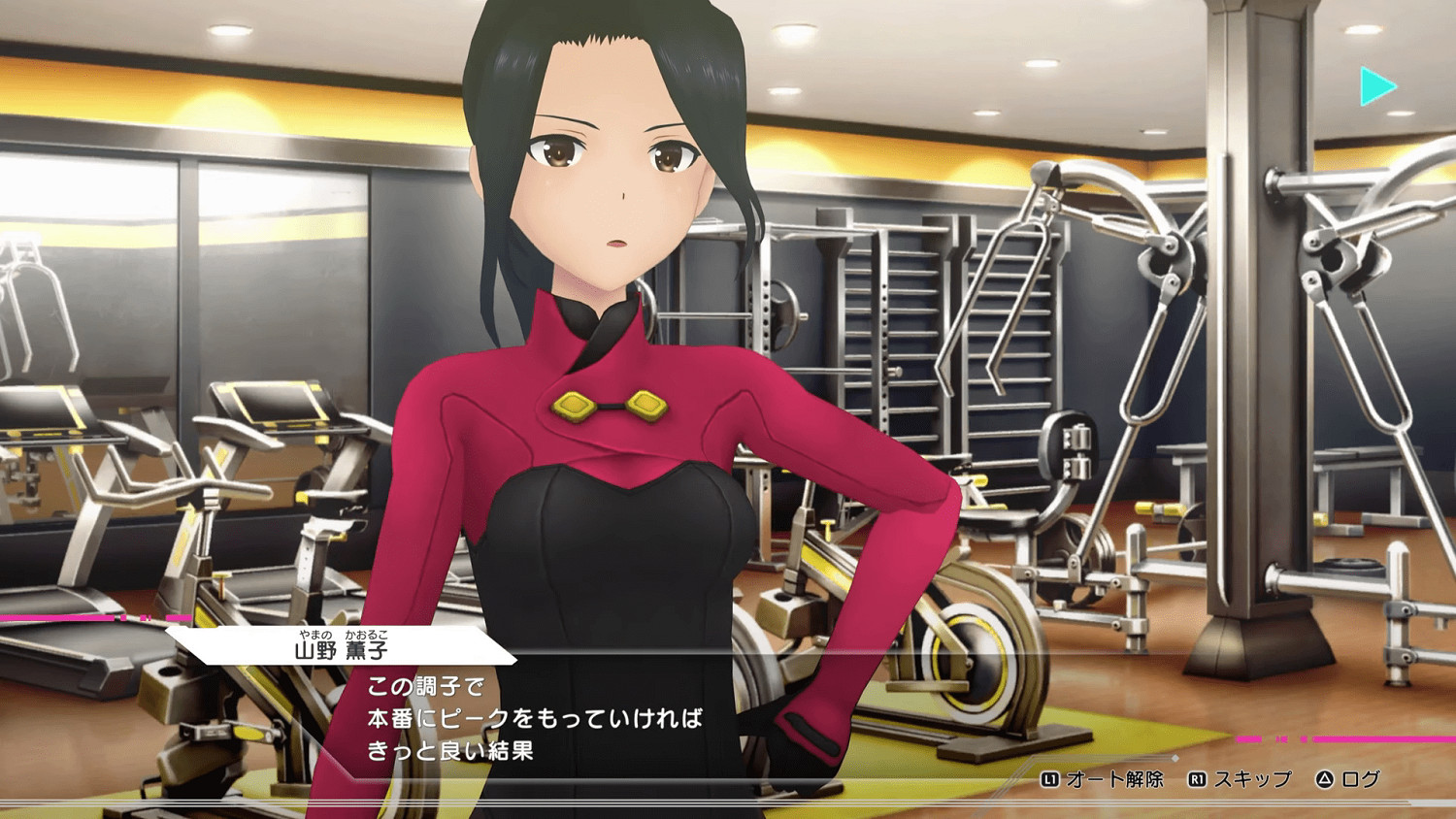Click the L1 shortcut badge in the bottom bar
Viewport: 1456px width, 819px height.
[x=1051, y=778]
